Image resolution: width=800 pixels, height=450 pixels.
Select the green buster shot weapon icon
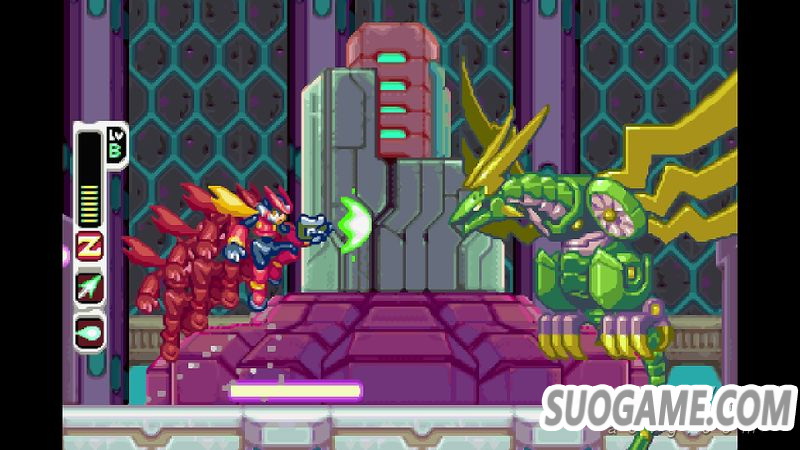point(90,330)
